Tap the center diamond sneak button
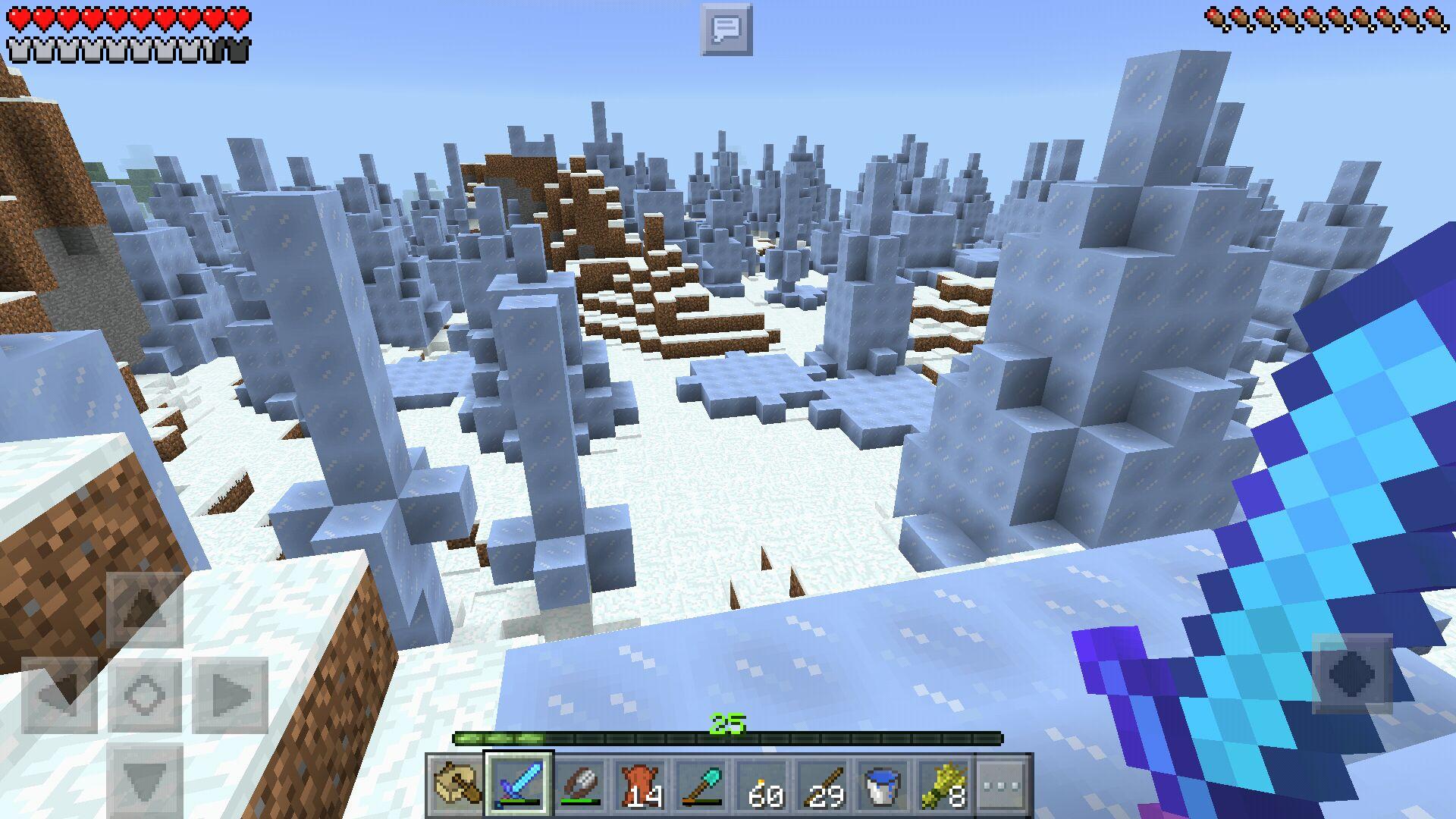 coord(144,694)
